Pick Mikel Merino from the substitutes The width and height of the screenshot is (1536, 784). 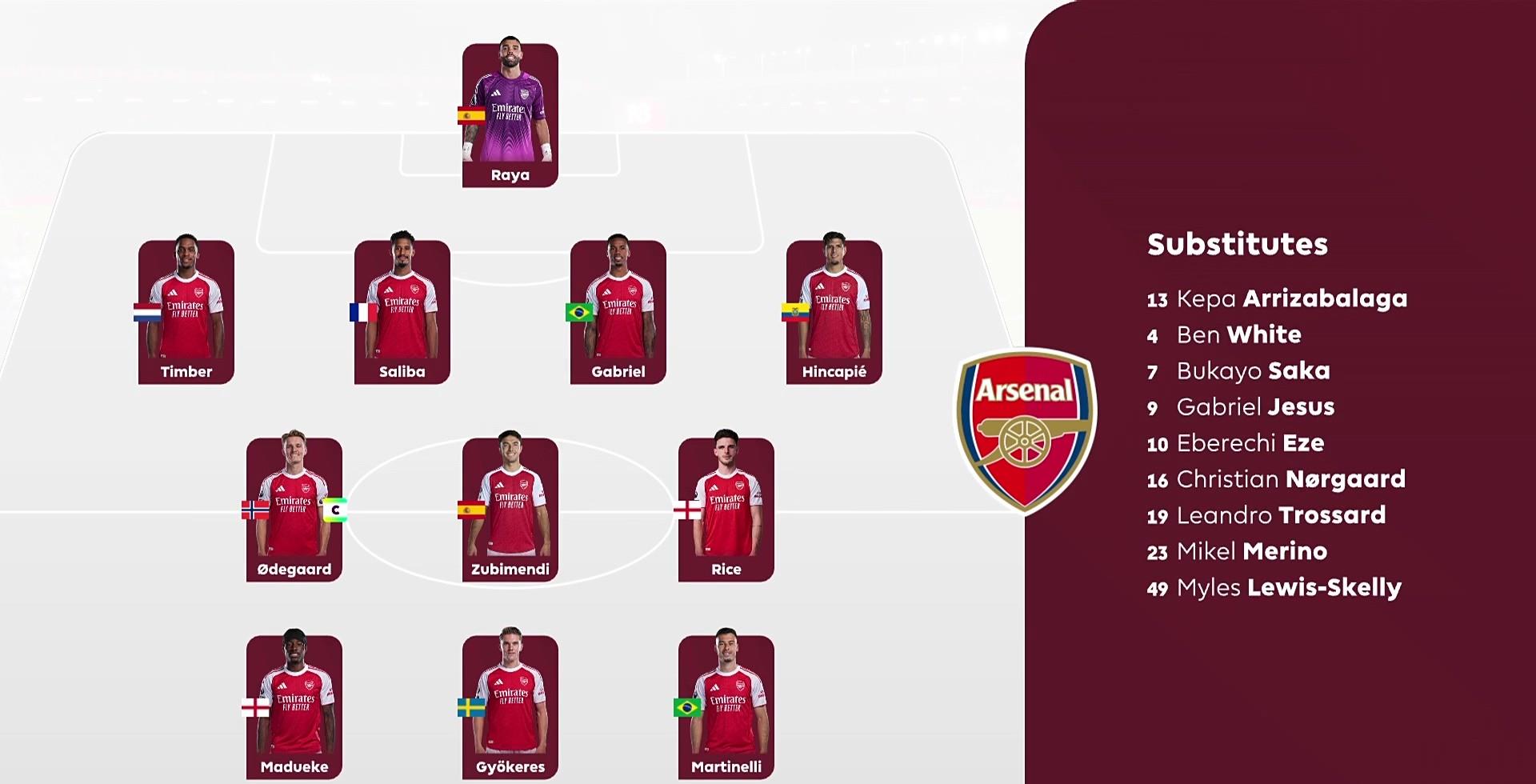tap(1237, 551)
